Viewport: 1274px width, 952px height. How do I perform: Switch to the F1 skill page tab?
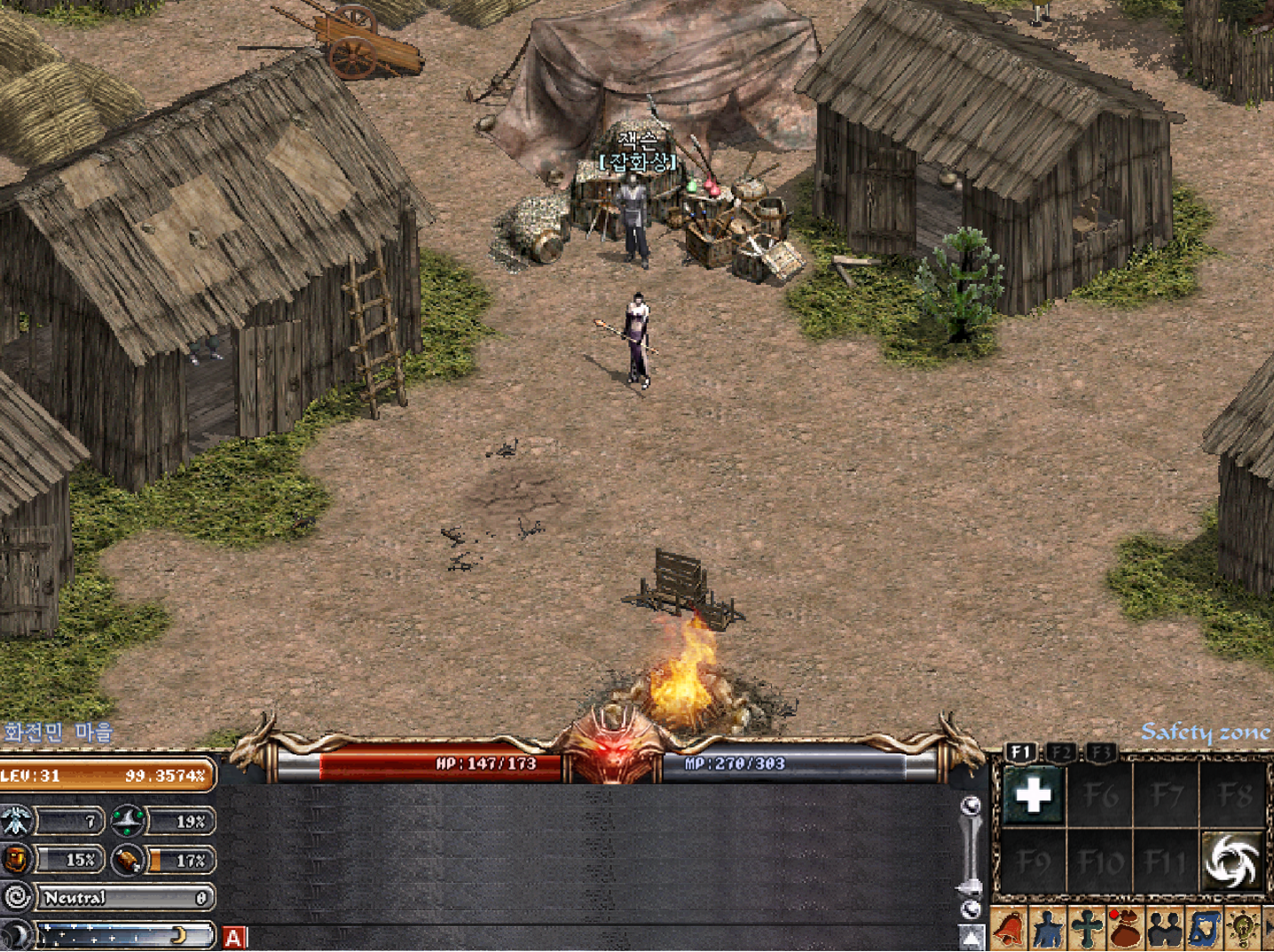point(1020,752)
